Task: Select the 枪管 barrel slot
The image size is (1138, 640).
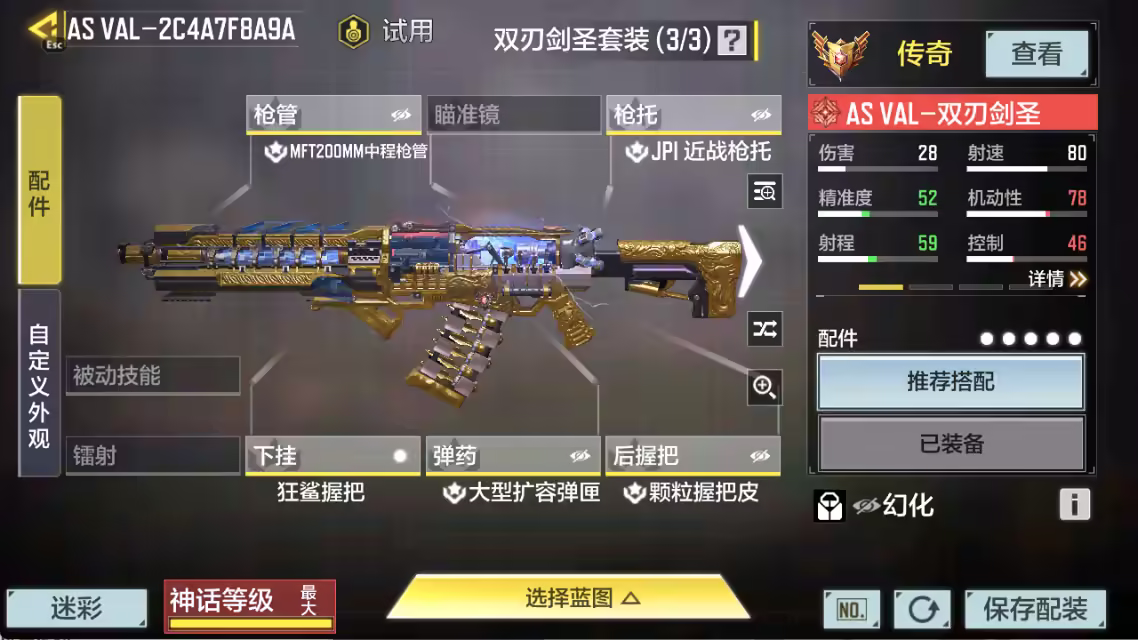Action: pyautogui.click(x=332, y=115)
